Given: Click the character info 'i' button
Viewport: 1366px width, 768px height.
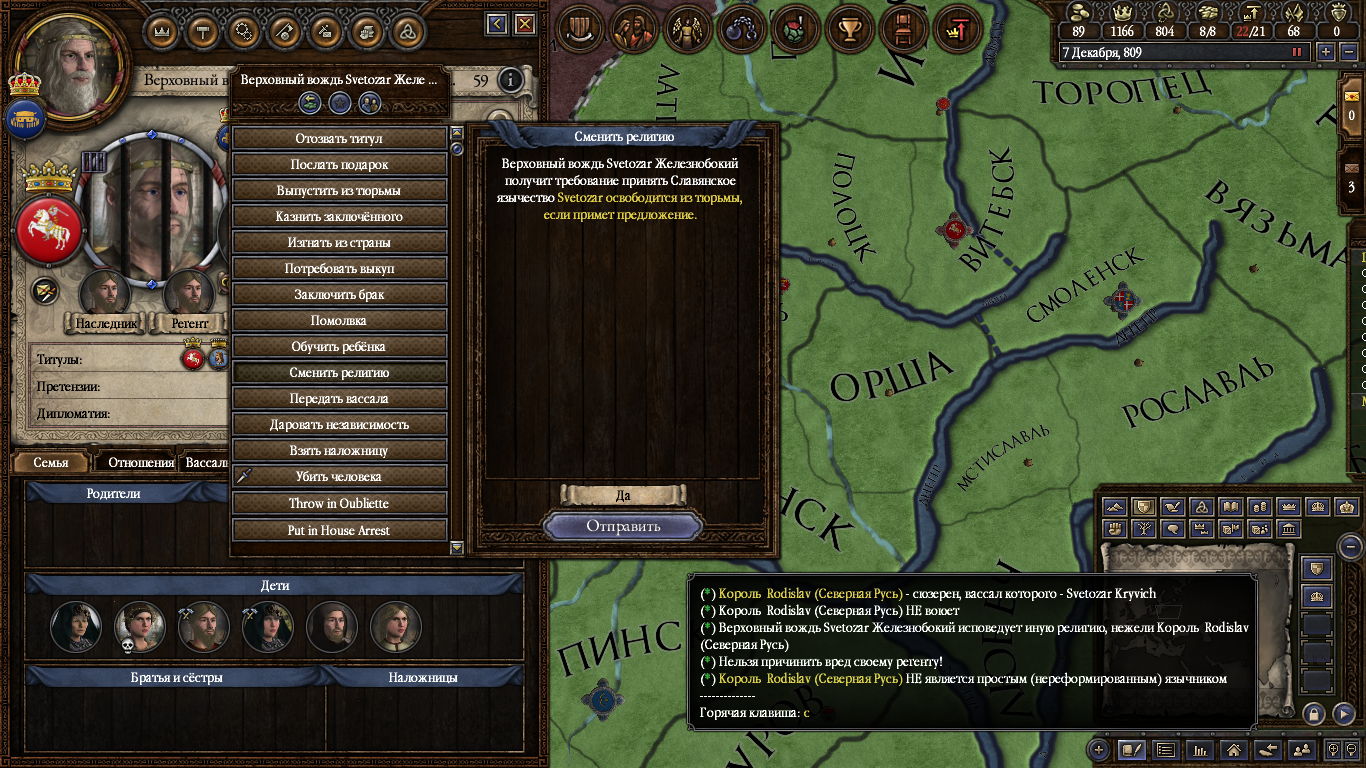Looking at the screenshot, I should click(x=511, y=80).
